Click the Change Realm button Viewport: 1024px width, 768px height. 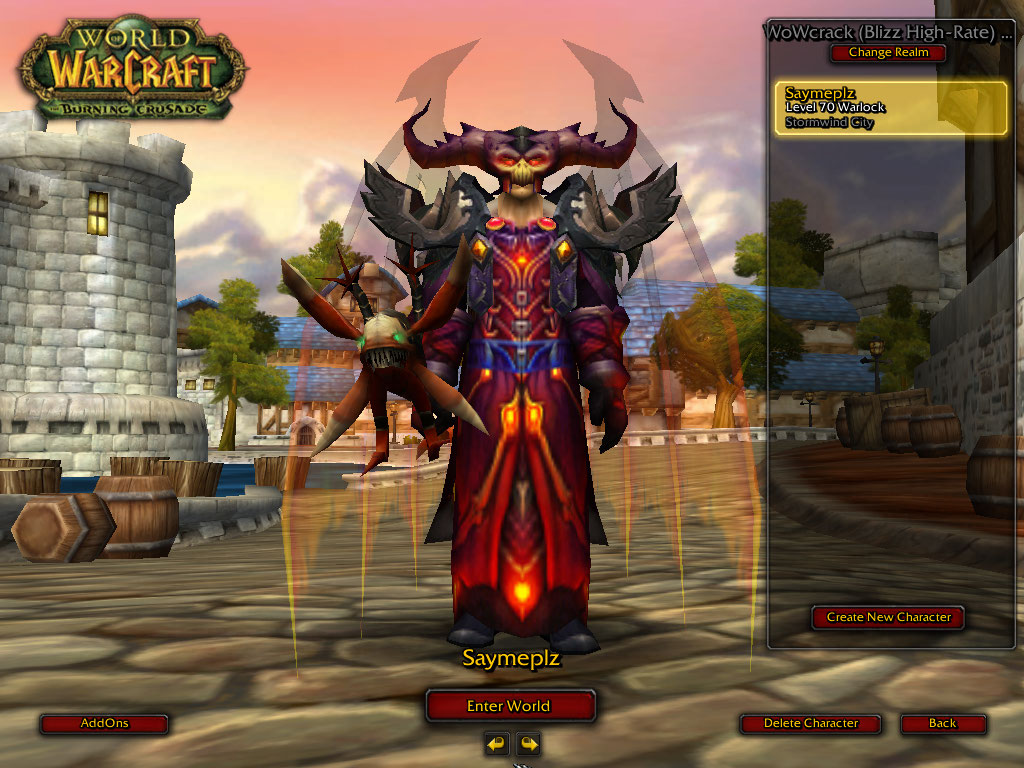(x=888, y=52)
